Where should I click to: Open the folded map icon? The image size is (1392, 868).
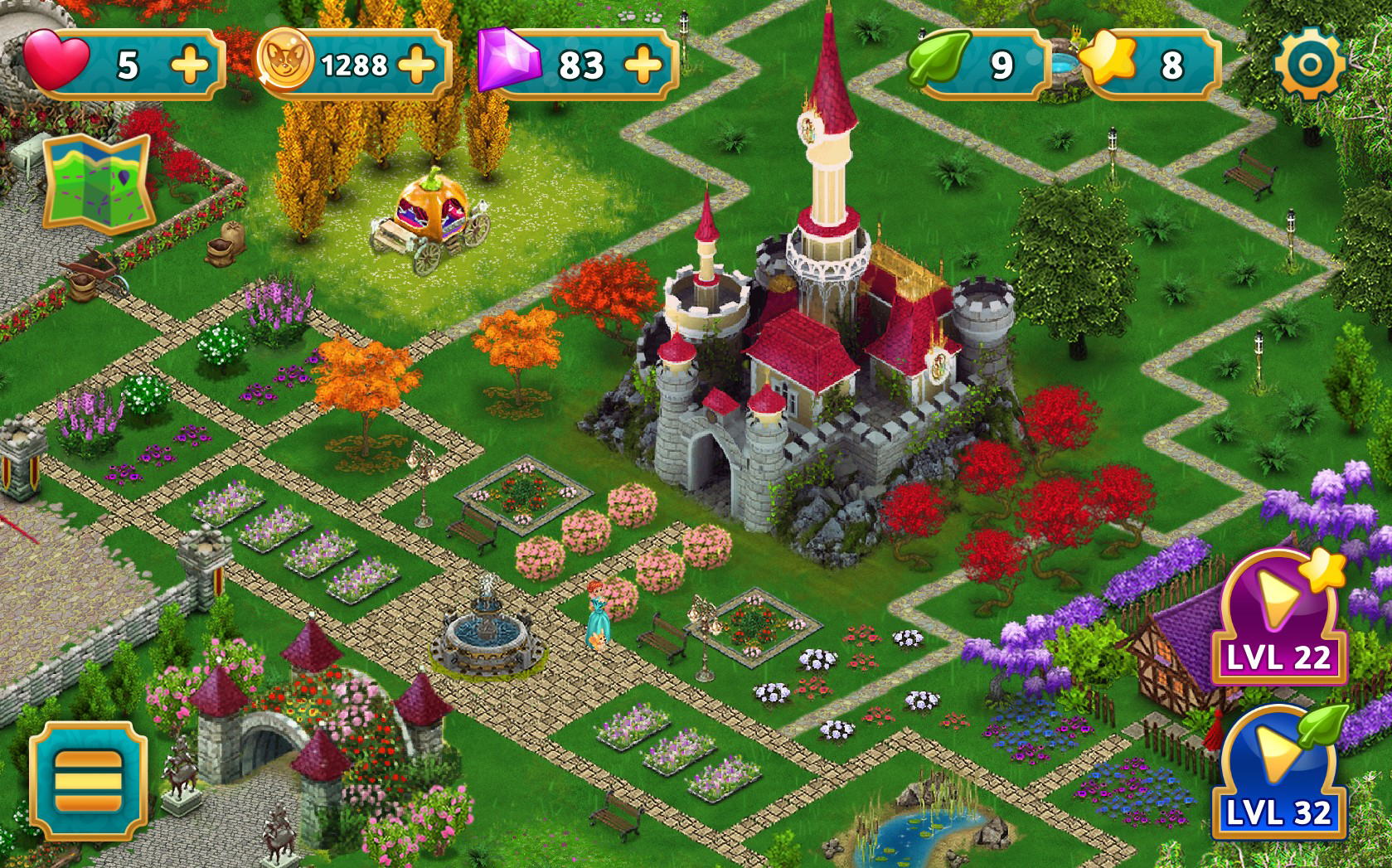pos(98,182)
